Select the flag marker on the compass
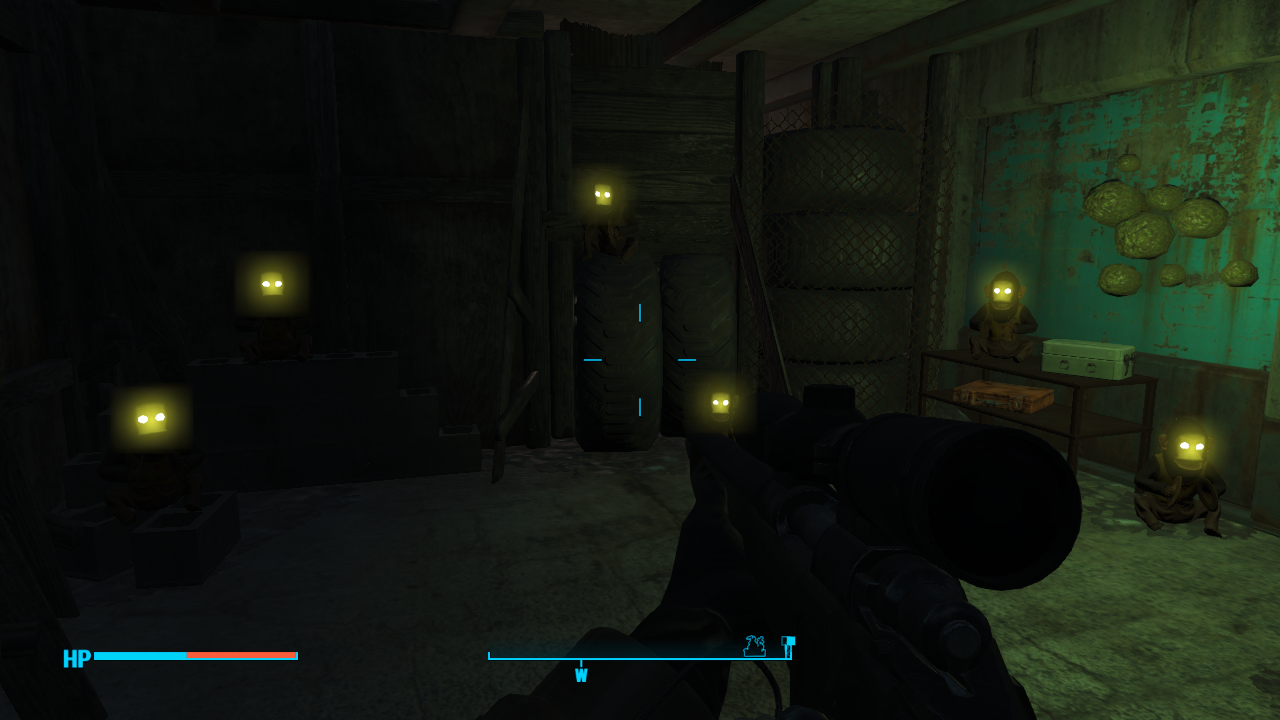Image resolution: width=1280 pixels, height=720 pixels. [788, 647]
